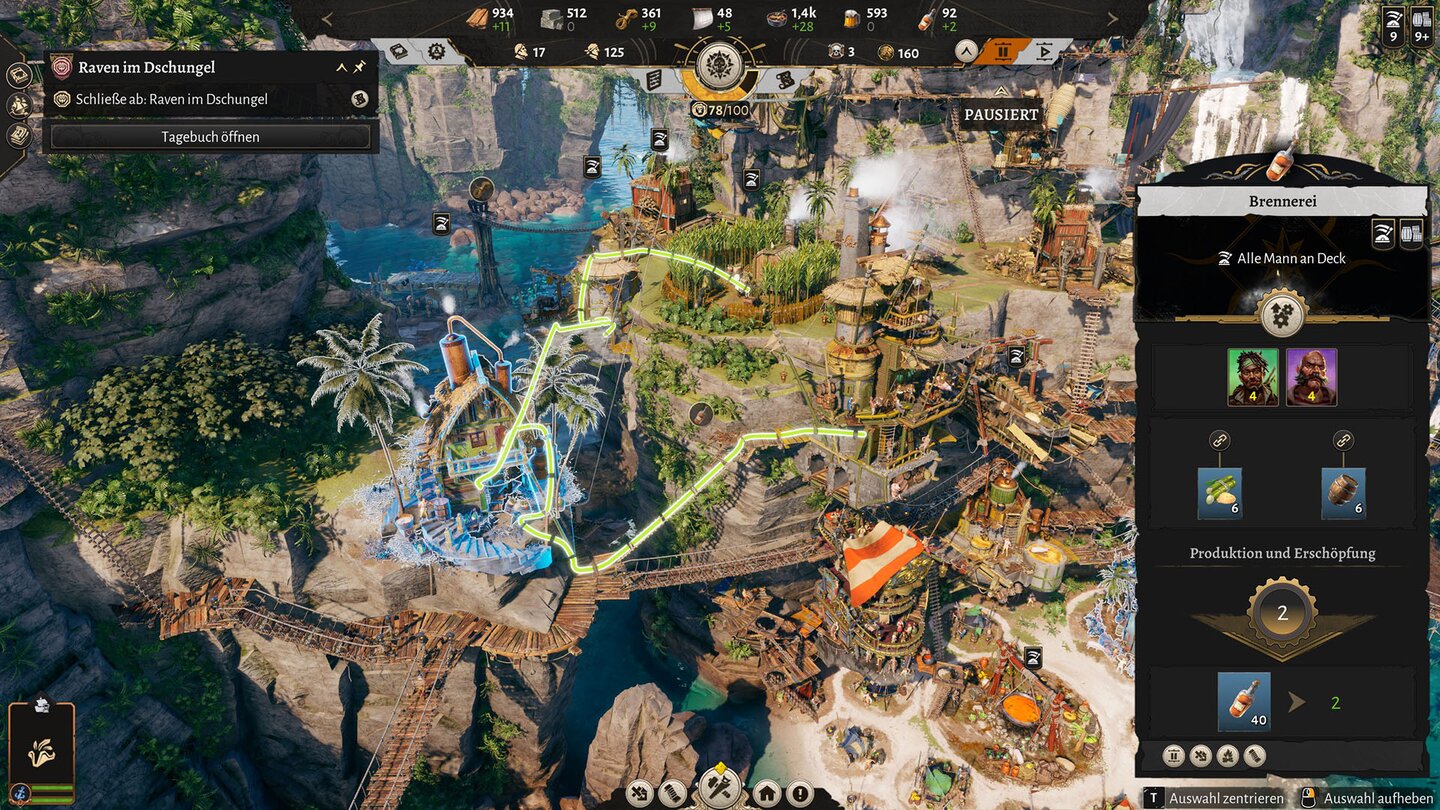The width and height of the screenshot is (1440, 810).
Task: Pause production in the Brennerei panel
Action: point(1175,756)
